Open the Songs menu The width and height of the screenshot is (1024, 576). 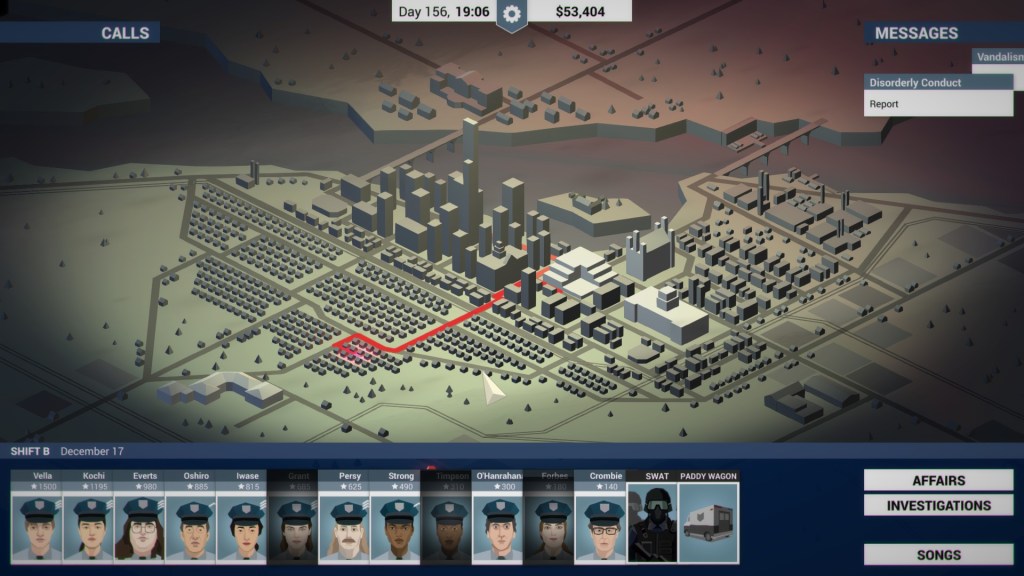coord(938,555)
